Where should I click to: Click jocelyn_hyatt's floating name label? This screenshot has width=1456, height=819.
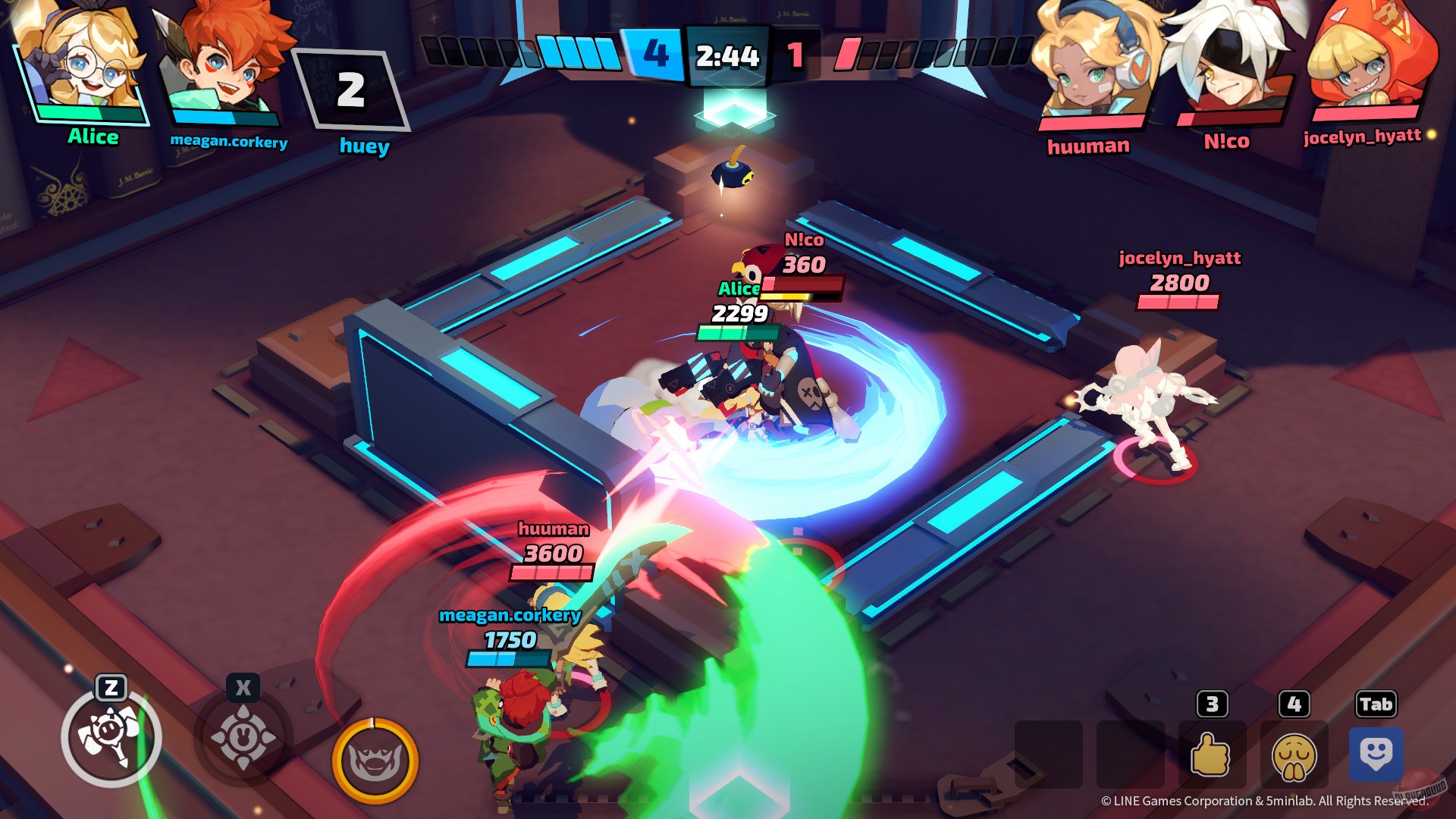point(1179,258)
